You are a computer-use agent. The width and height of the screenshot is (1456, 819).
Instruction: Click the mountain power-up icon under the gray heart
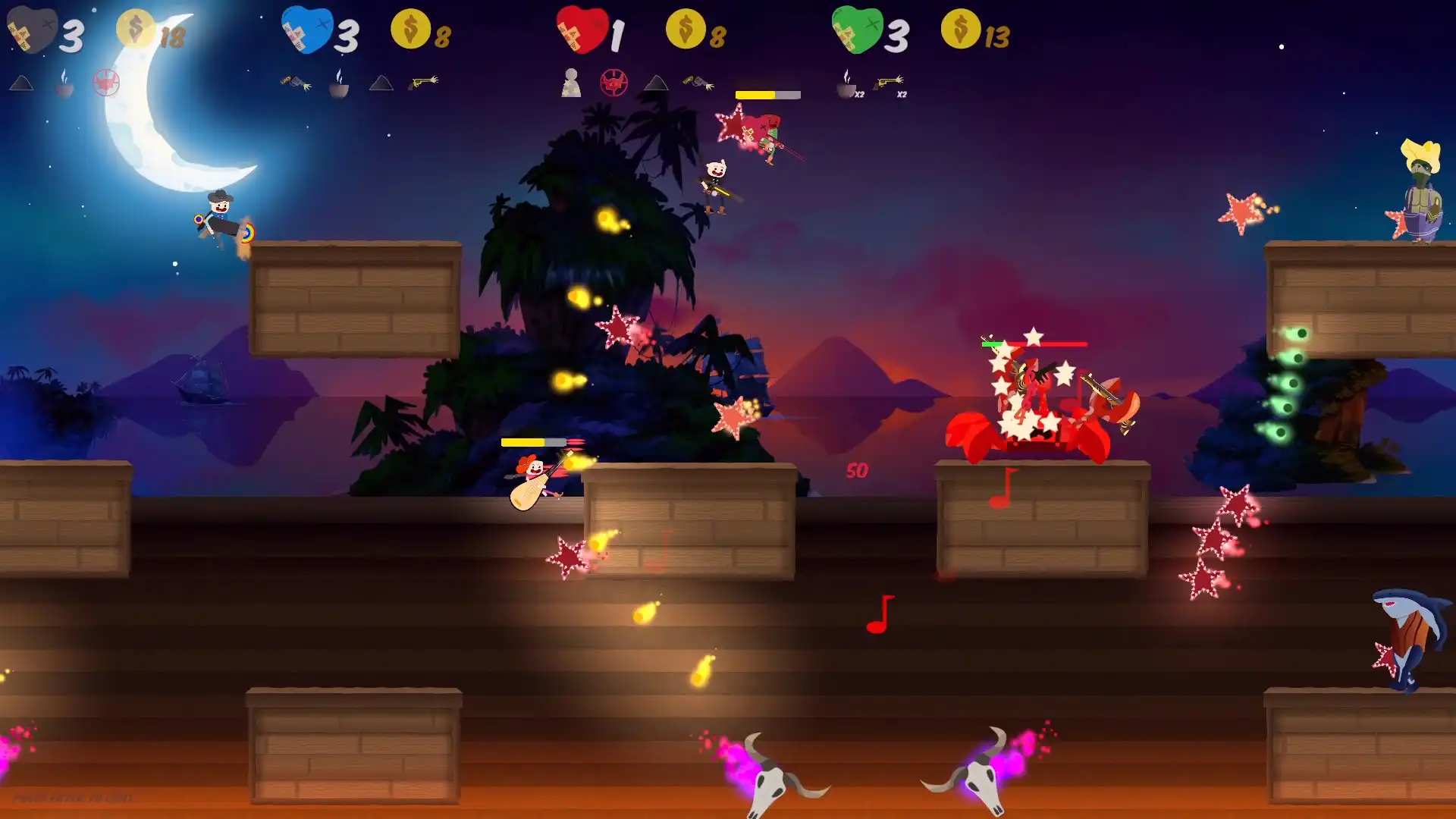pos(23,83)
